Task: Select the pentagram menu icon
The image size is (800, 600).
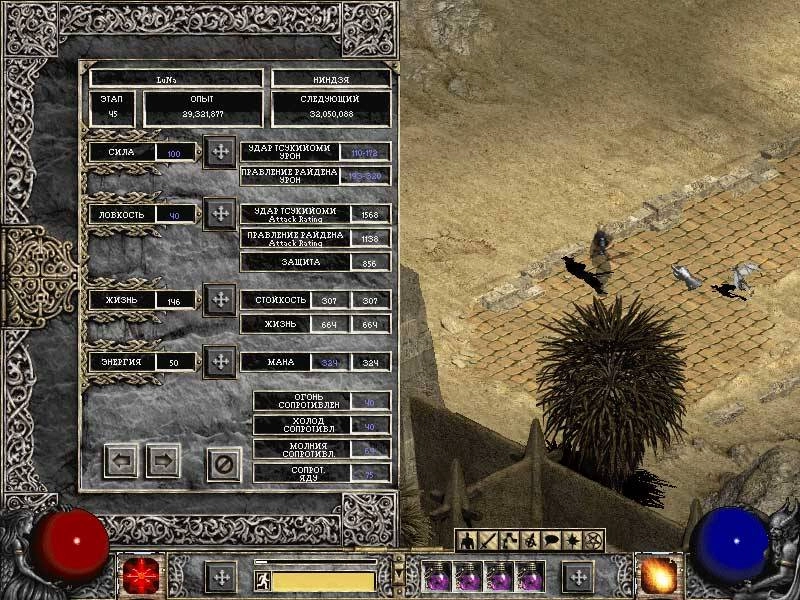Action: tap(596, 540)
